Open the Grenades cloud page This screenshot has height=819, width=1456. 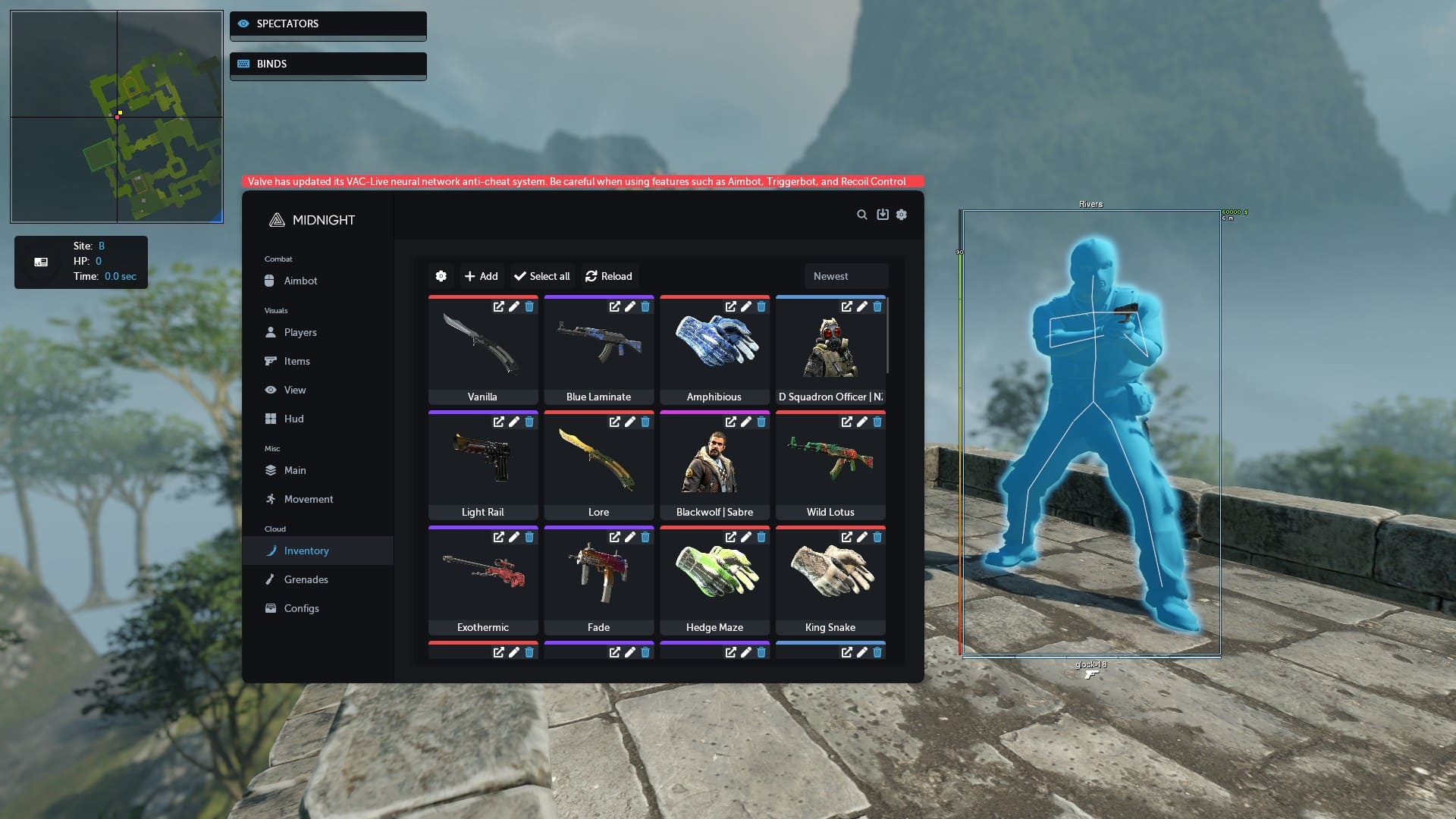pyautogui.click(x=306, y=579)
